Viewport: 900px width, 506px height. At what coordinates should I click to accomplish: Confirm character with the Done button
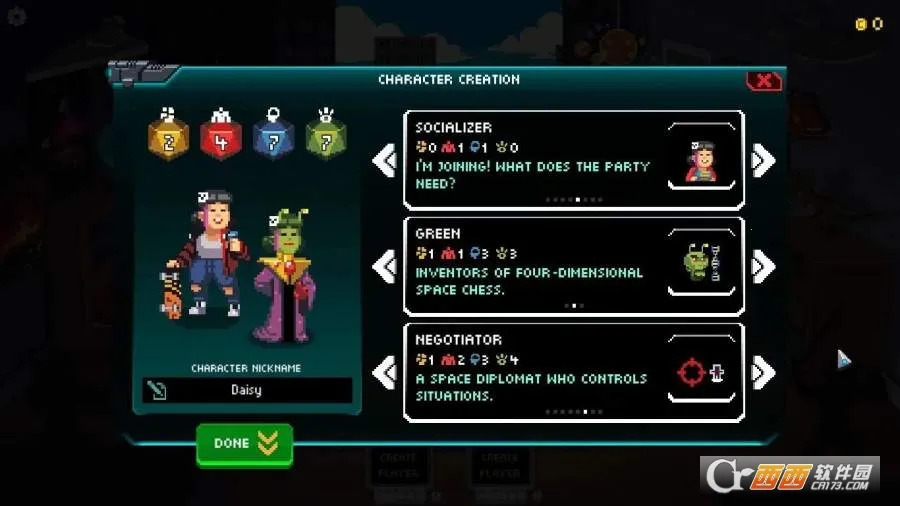244,443
